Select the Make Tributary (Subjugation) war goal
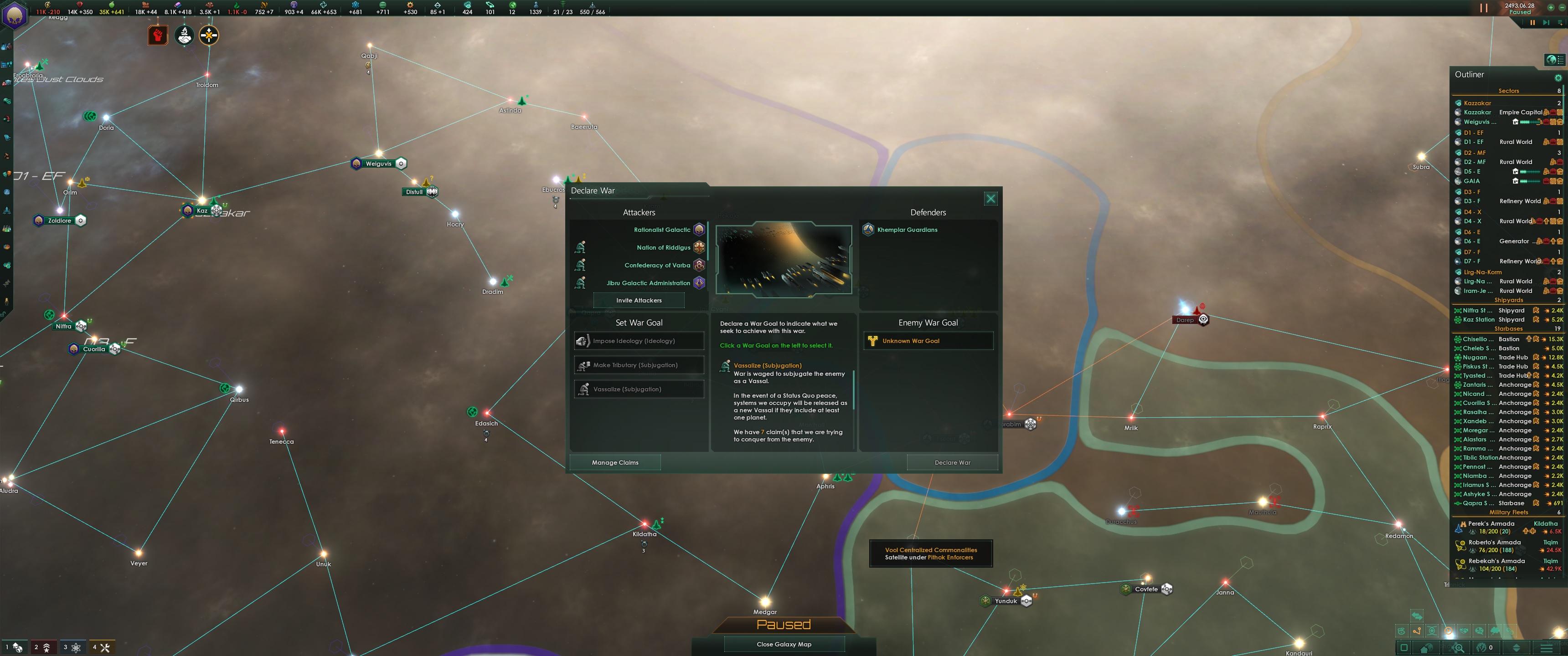Image resolution: width=1568 pixels, height=656 pixels. pyautogui.click(x=638, y=364)
